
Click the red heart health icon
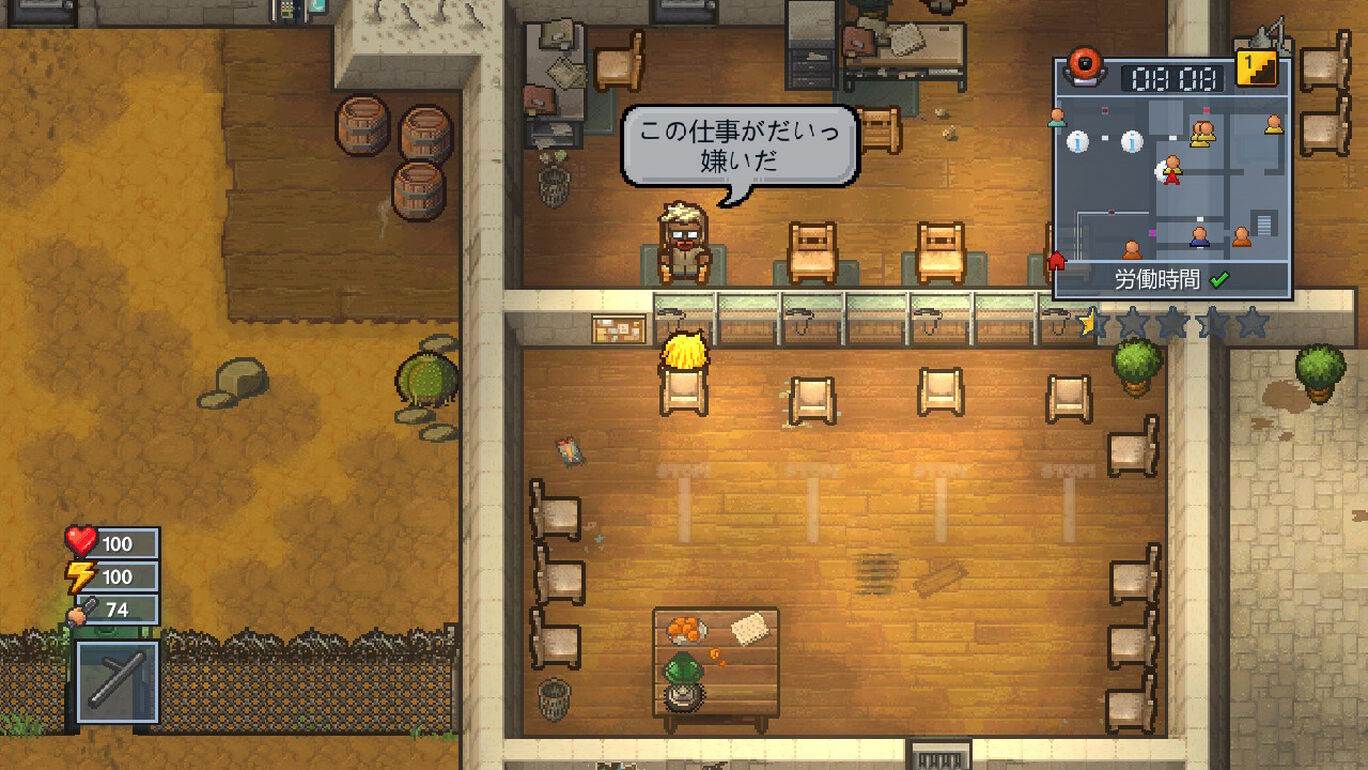[x=80, y=543]
